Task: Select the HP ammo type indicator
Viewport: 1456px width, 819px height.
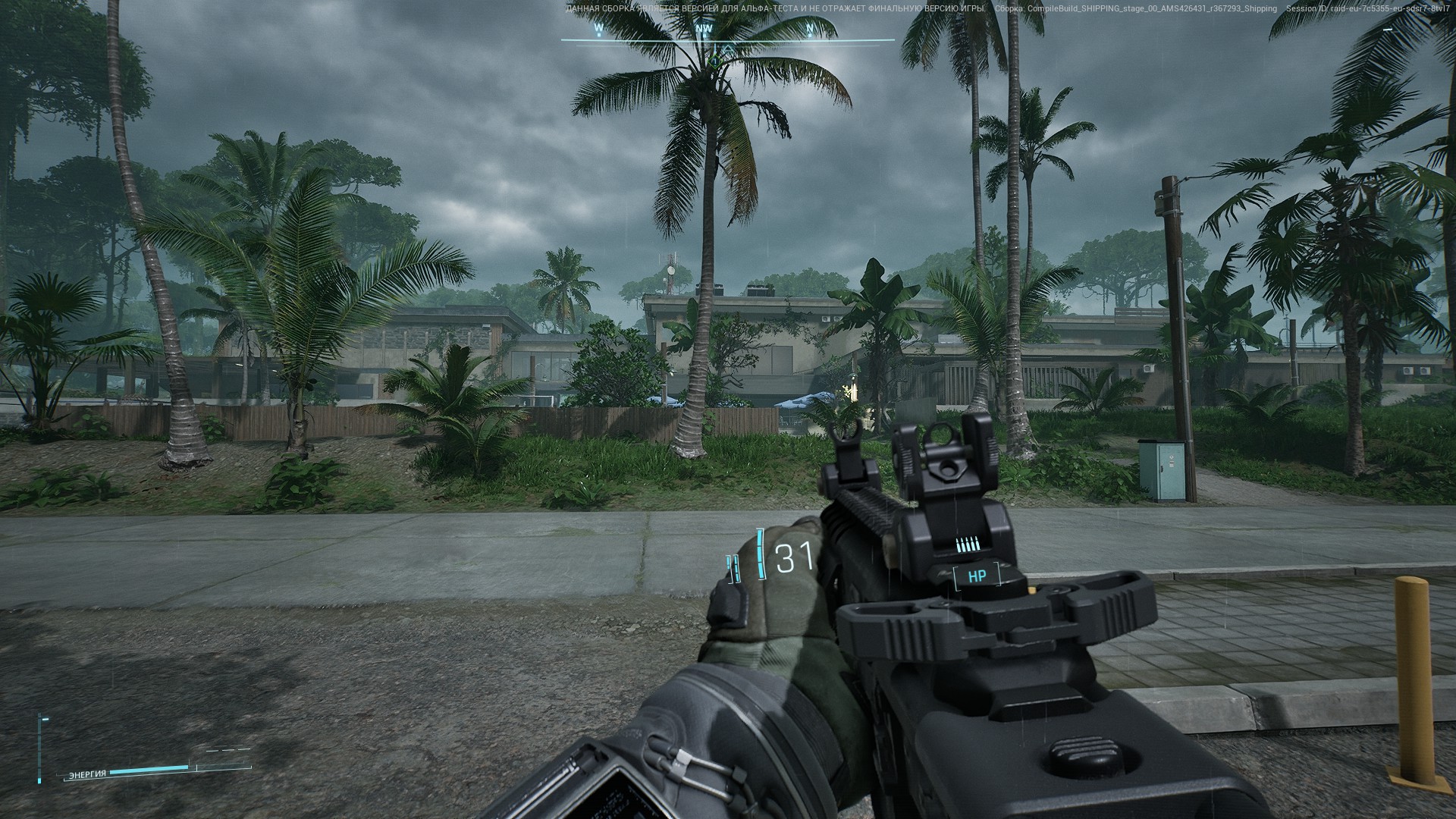Action: (977, 576)
